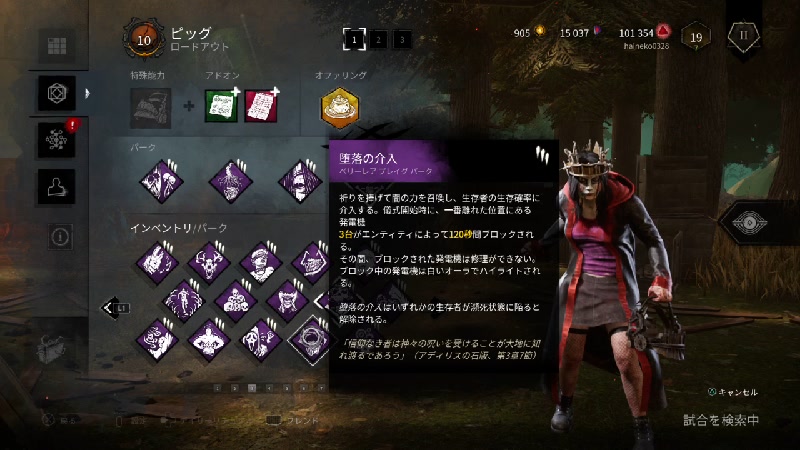Open the rank 19 emblem
This screenshot has width=800, height=450.
696,38
